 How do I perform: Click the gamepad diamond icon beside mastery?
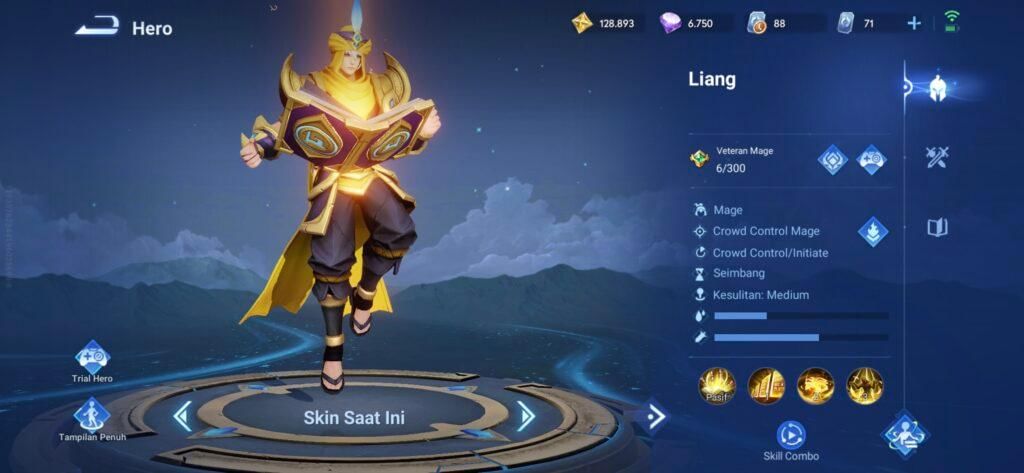pyautogui.click(x=872, y=159)
